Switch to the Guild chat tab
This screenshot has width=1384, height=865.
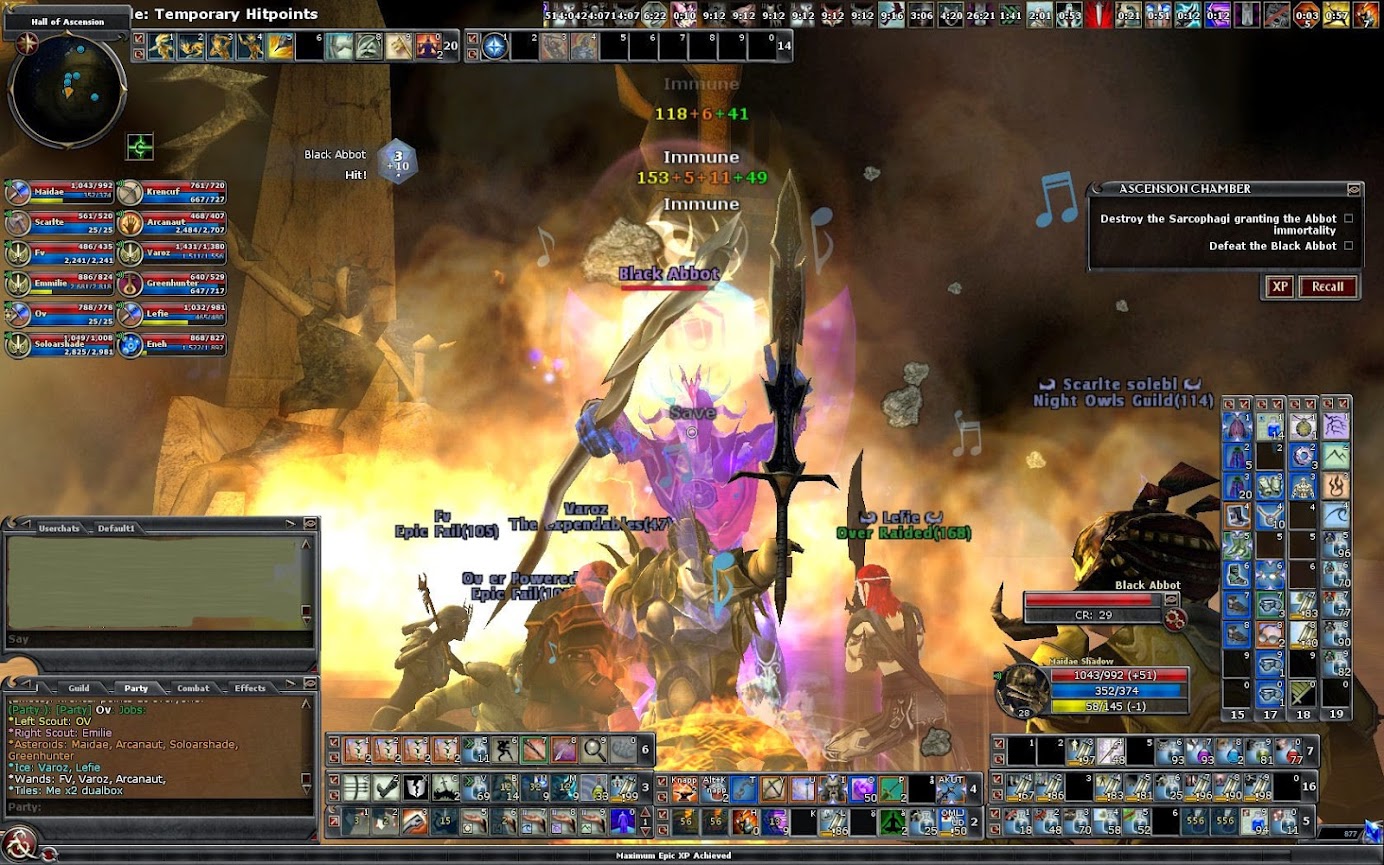pyautogui.click(x=78, y=688)
